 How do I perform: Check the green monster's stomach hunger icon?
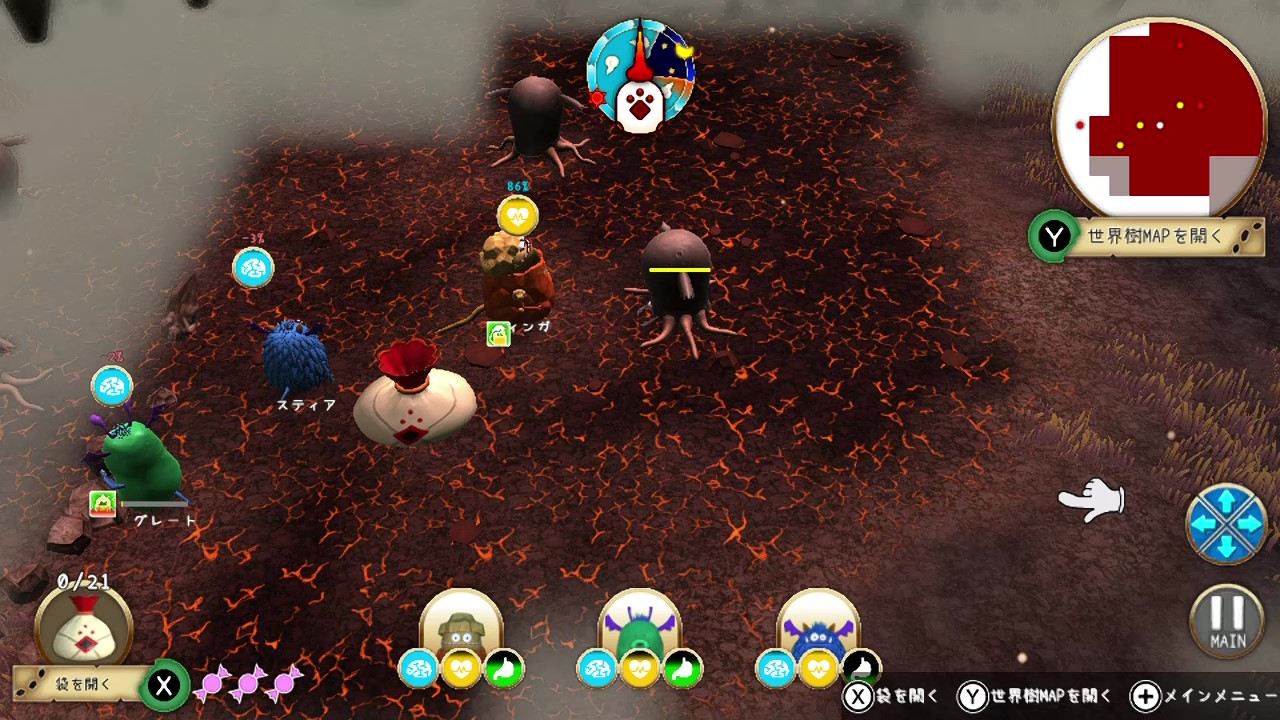683,669
